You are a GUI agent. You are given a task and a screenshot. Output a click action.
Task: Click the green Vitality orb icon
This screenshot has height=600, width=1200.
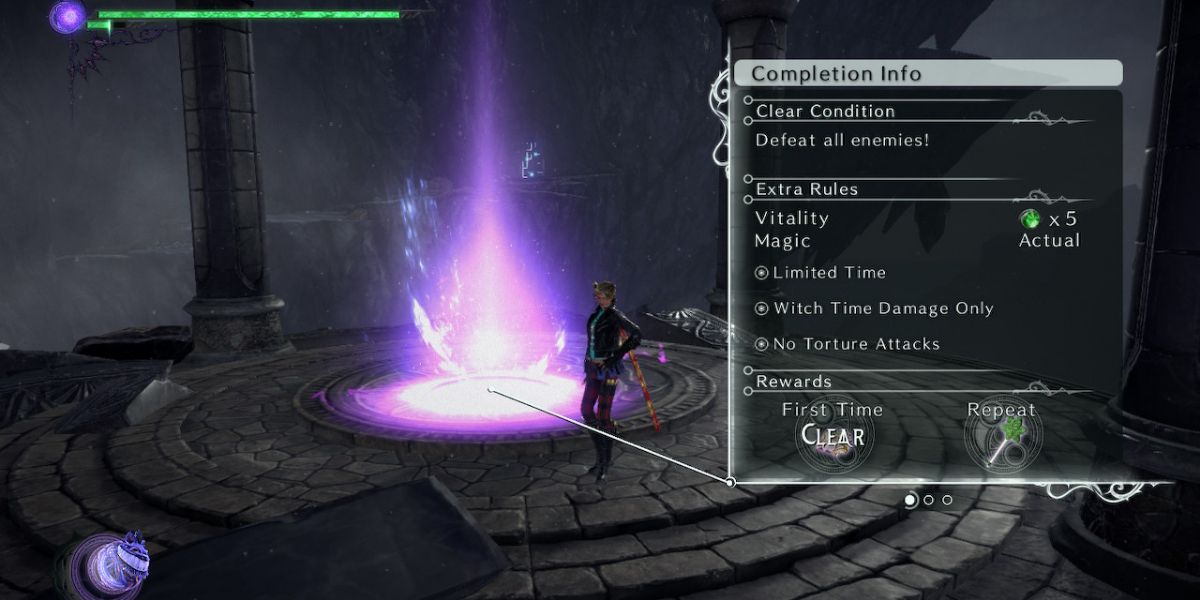1029,218
